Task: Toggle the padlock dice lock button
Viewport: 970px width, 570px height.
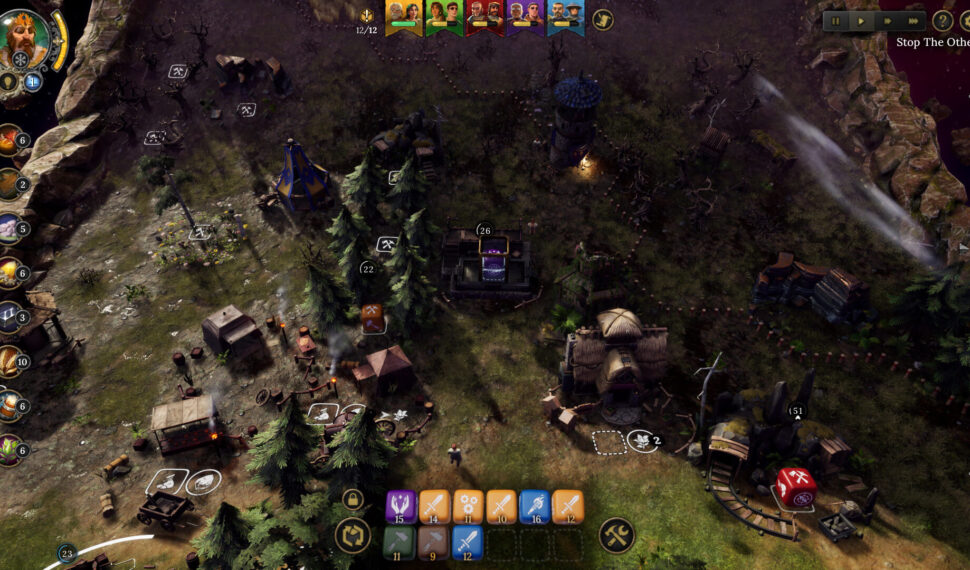Action: tap(352, 498)
